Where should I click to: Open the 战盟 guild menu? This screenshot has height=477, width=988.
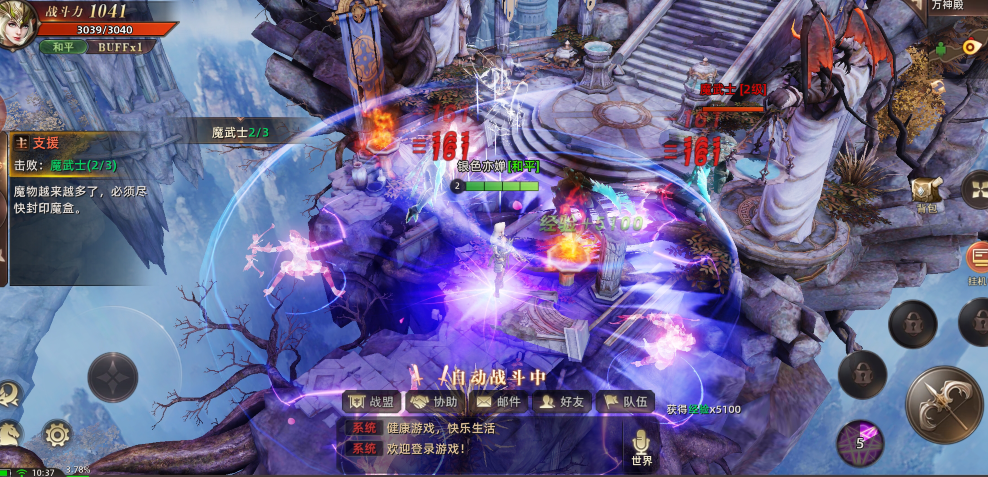coord(371,402)
